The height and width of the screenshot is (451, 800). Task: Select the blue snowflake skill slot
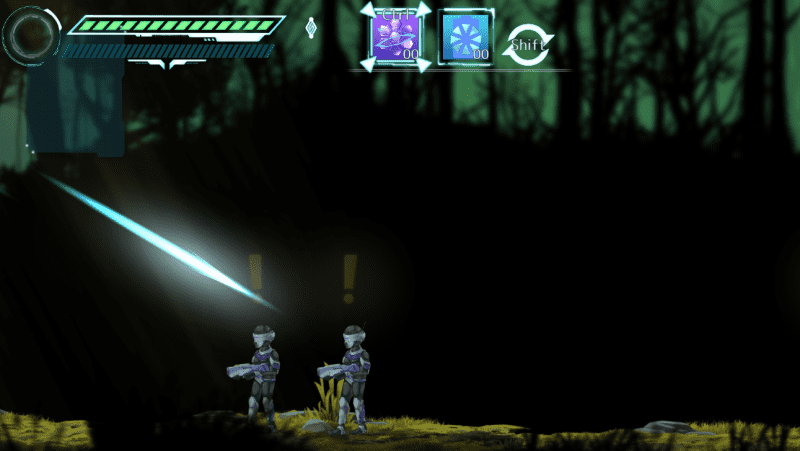pos(466,38)
